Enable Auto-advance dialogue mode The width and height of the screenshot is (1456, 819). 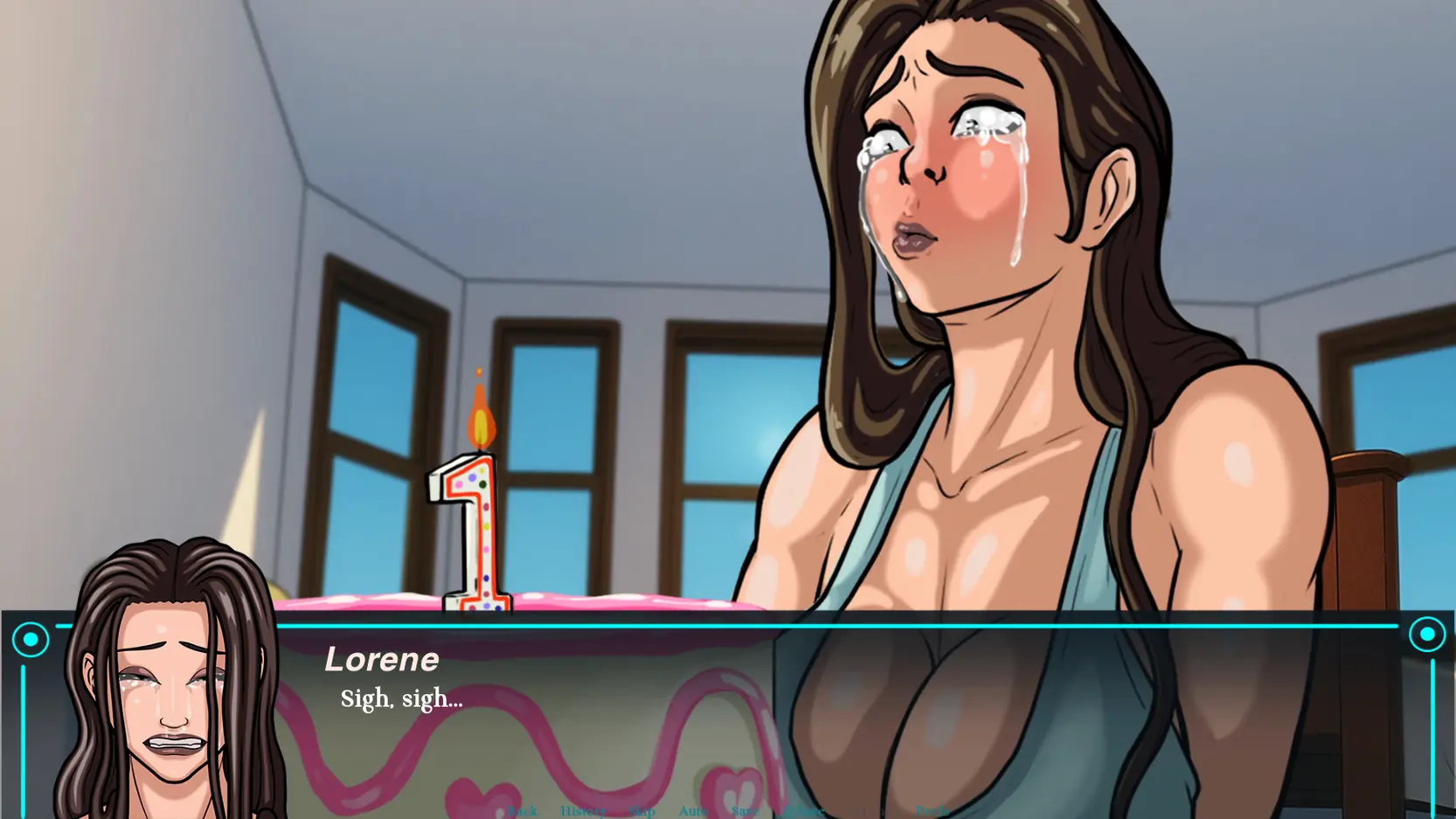(x=693, y=809)
